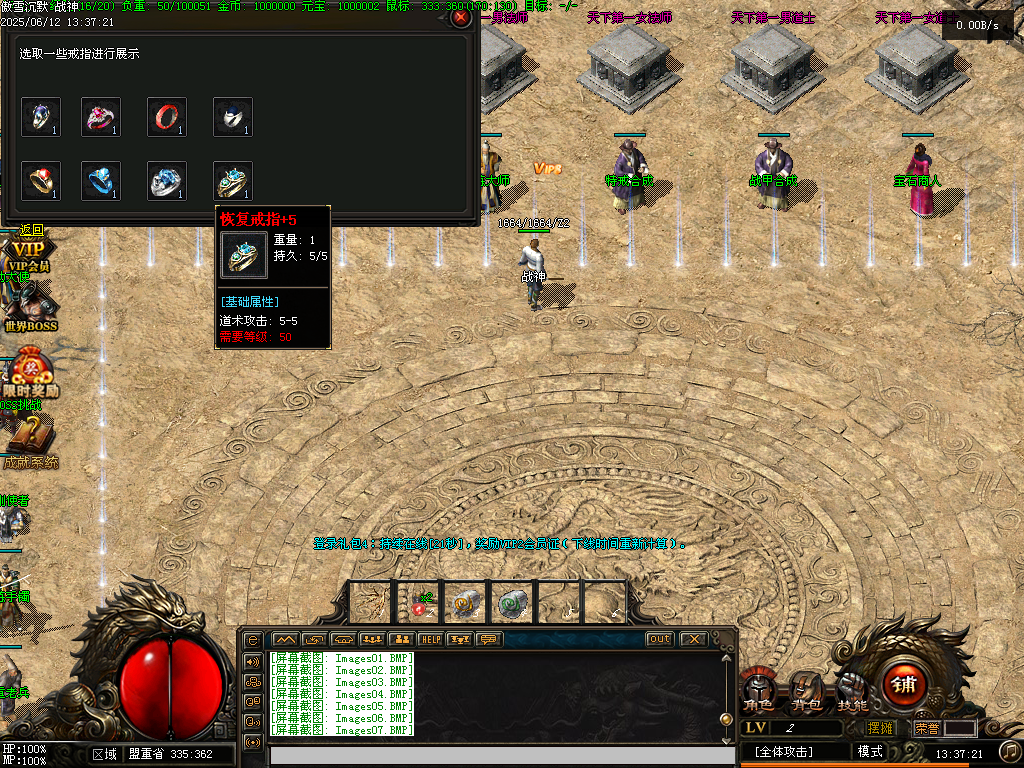Claim the 限时奖励 timed reward

pos(30,375)
